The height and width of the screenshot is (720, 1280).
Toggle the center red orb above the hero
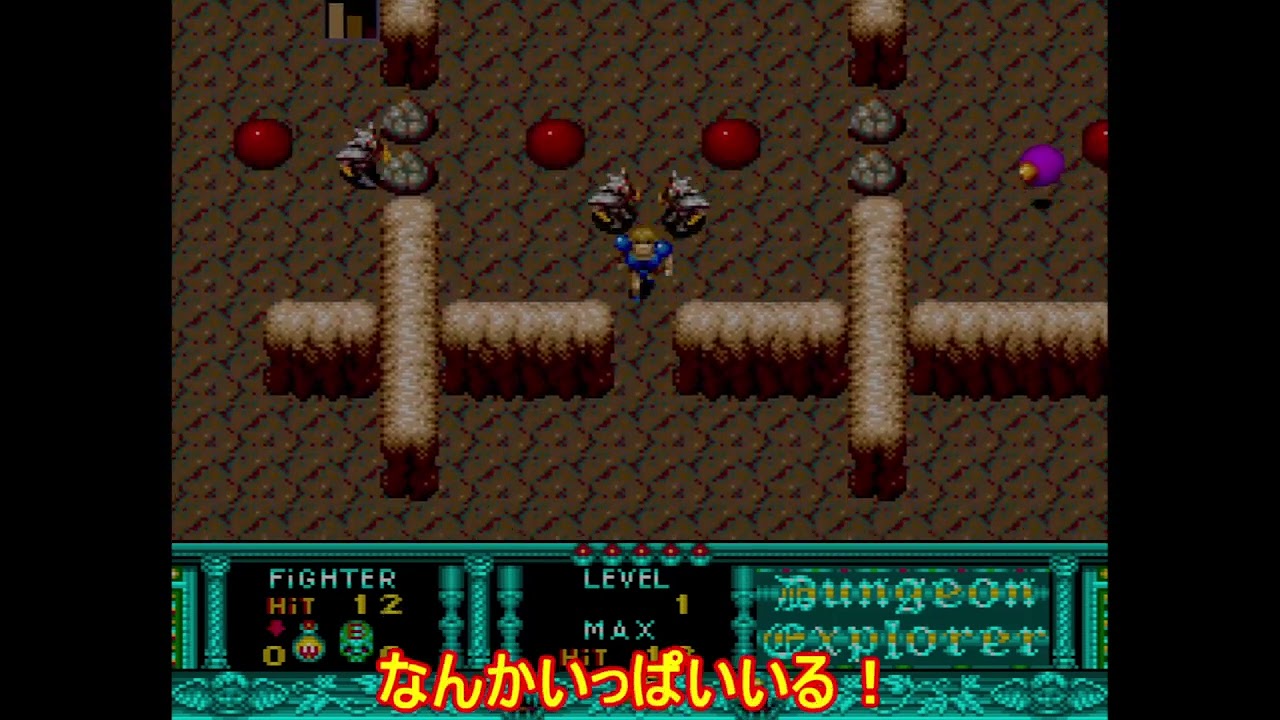click(558, 144)
